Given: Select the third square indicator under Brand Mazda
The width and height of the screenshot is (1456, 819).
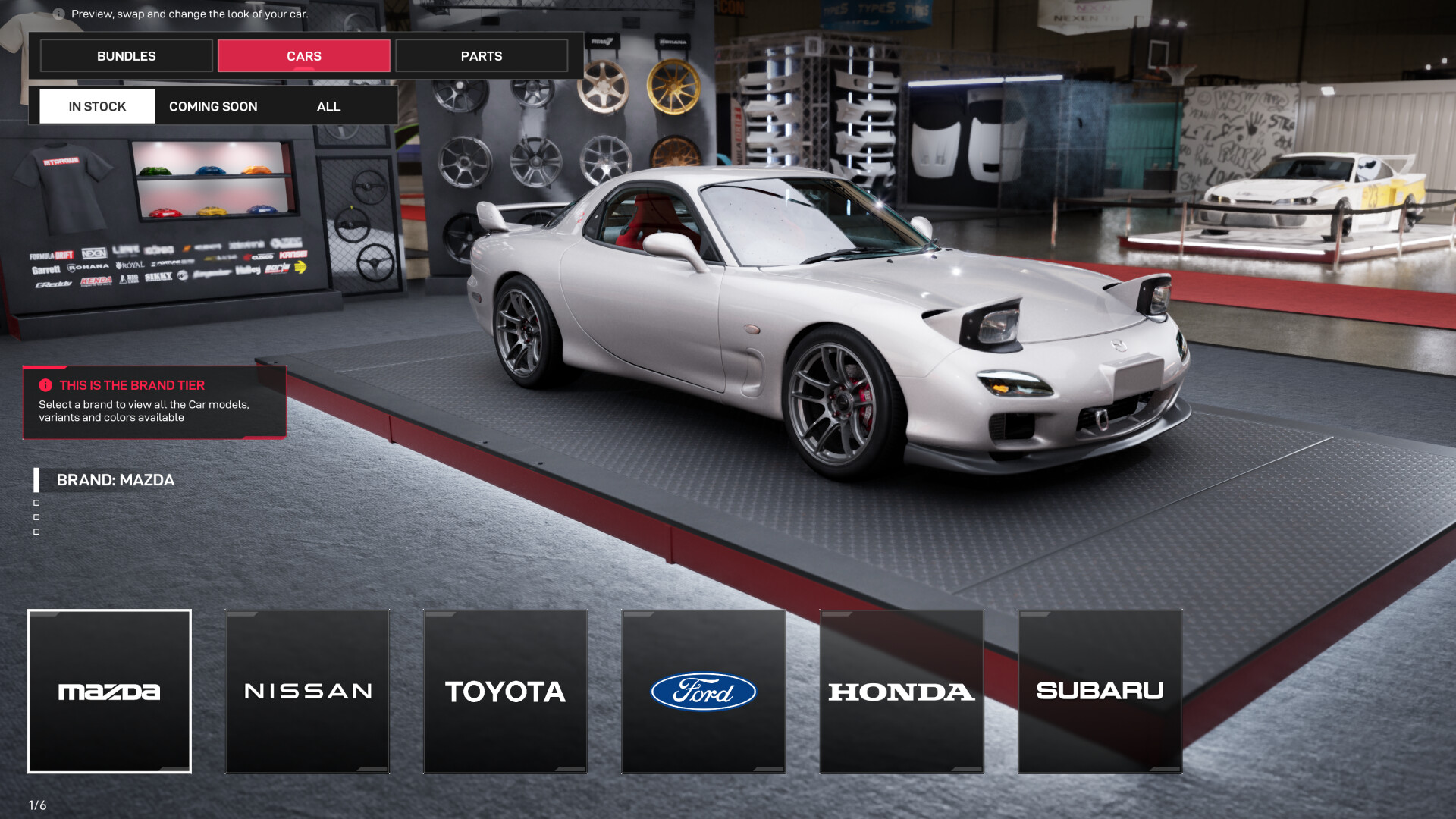Looking at the screenshot, I should 36,531.
